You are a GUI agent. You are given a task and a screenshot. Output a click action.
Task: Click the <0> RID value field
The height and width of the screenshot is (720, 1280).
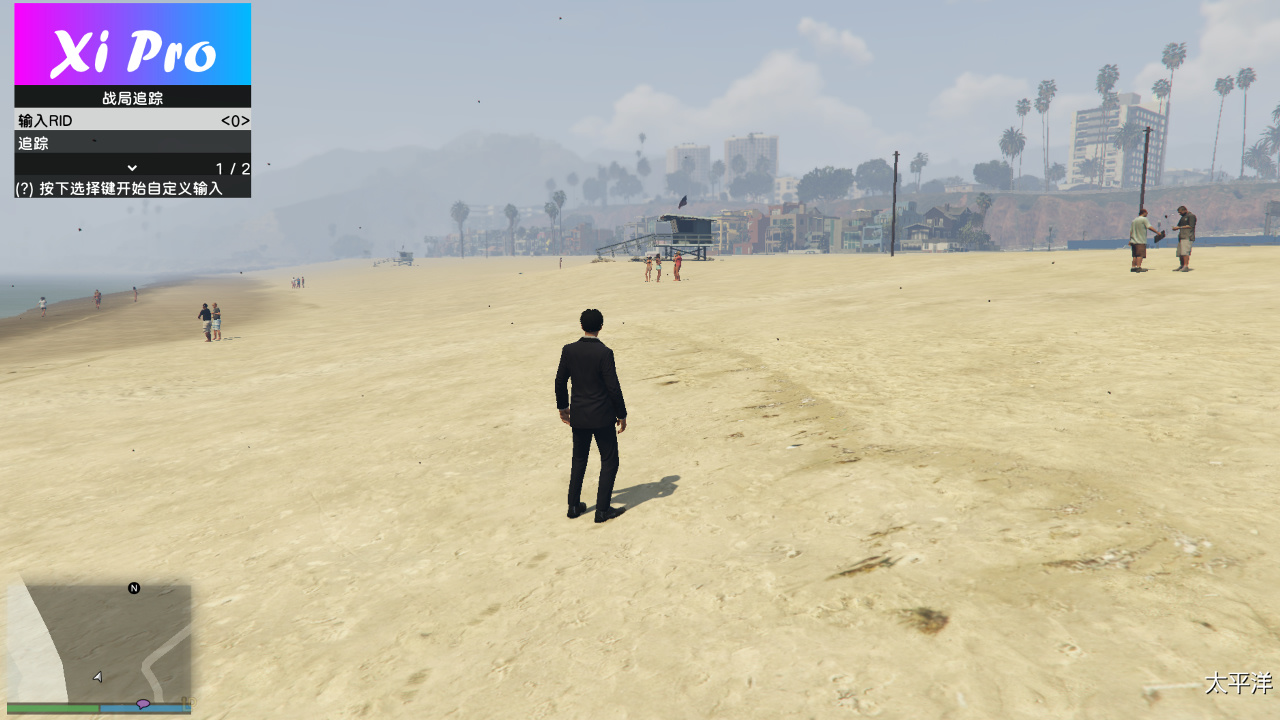(234, 120)
